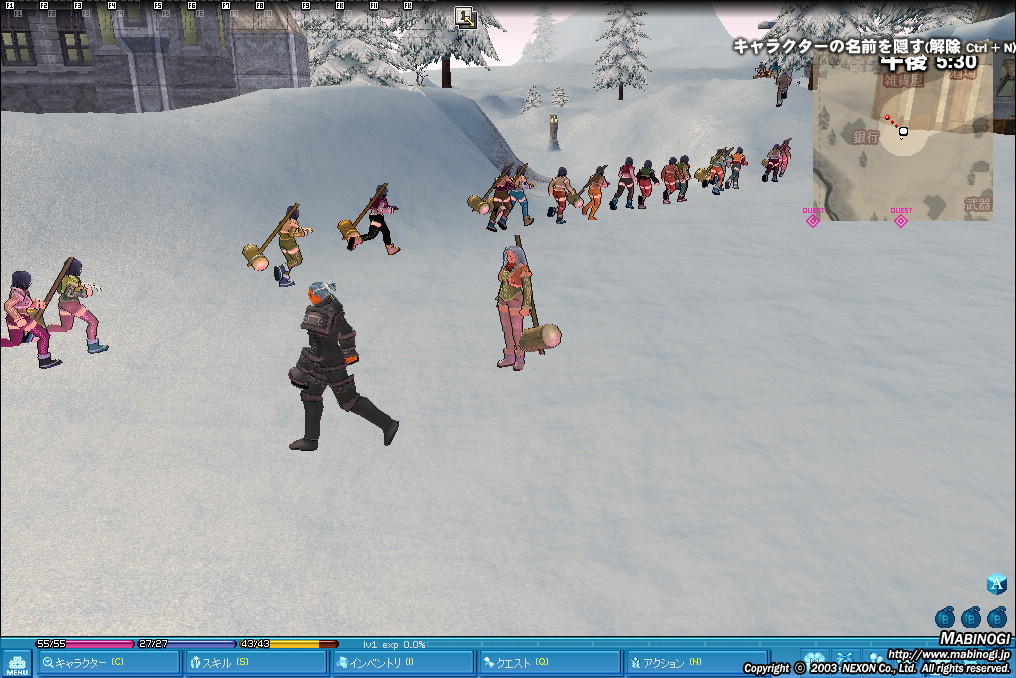Select the blue A bubble icon

(996, 585)
